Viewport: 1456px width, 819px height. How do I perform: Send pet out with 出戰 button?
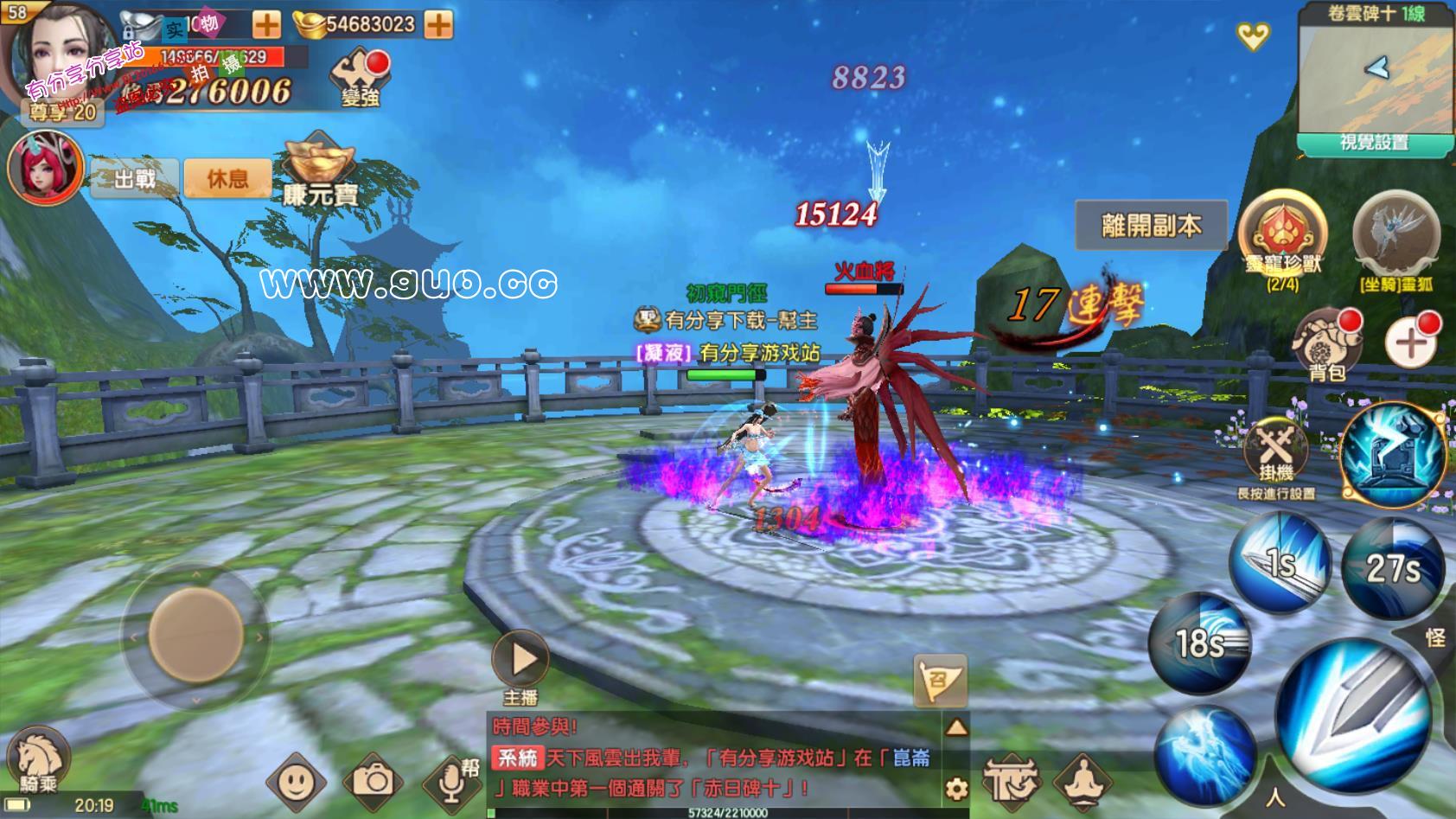[x=135, y=179]
